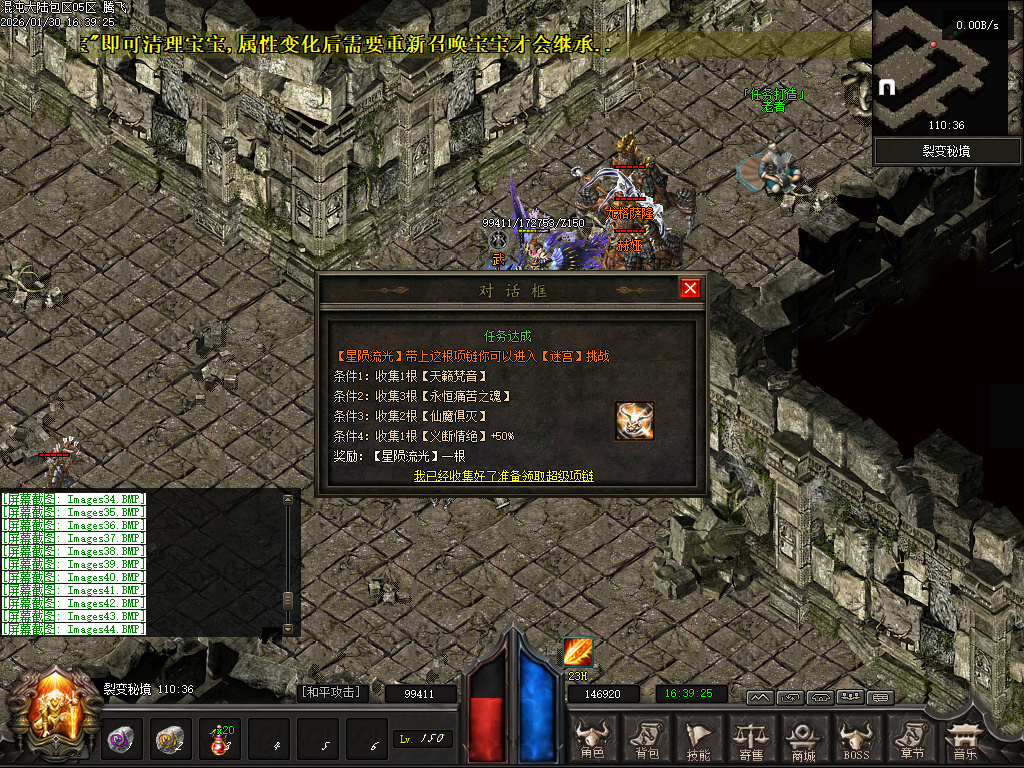Select the Images44.BMP chat log line
This screenshot has width=1024, height=768.
[74, 629]
